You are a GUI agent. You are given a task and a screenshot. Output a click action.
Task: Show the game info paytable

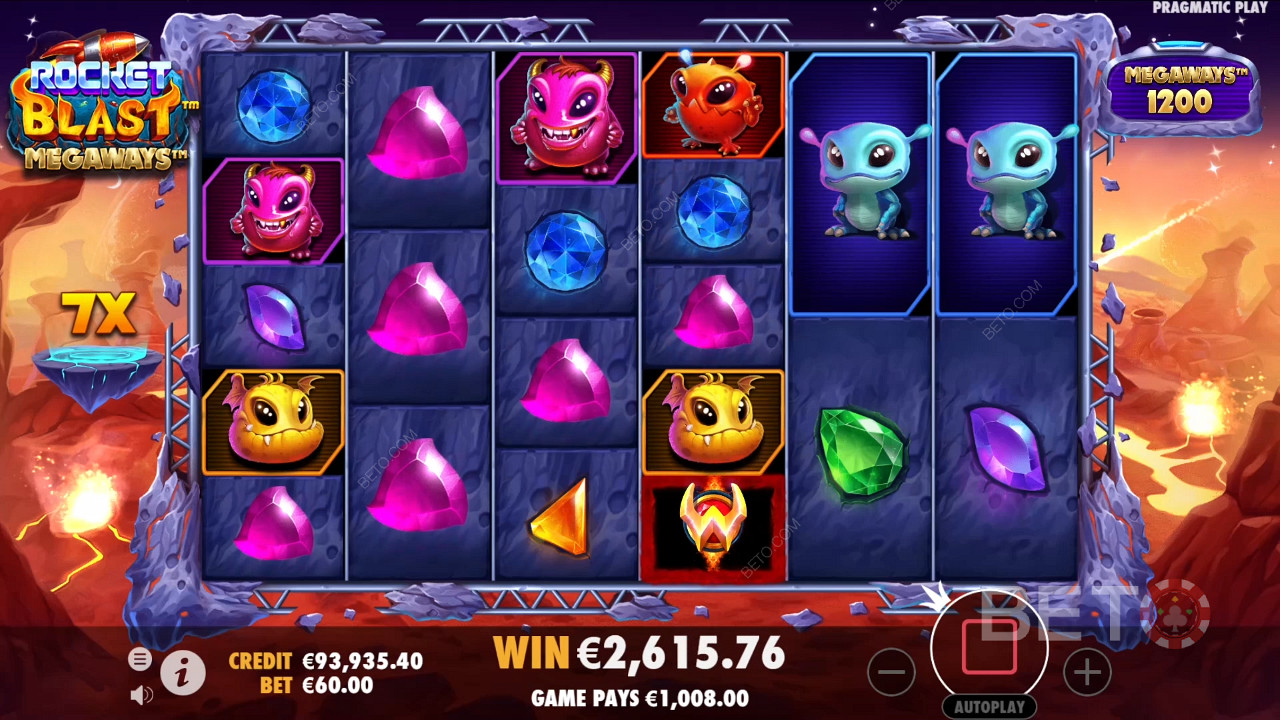[183, 675]
